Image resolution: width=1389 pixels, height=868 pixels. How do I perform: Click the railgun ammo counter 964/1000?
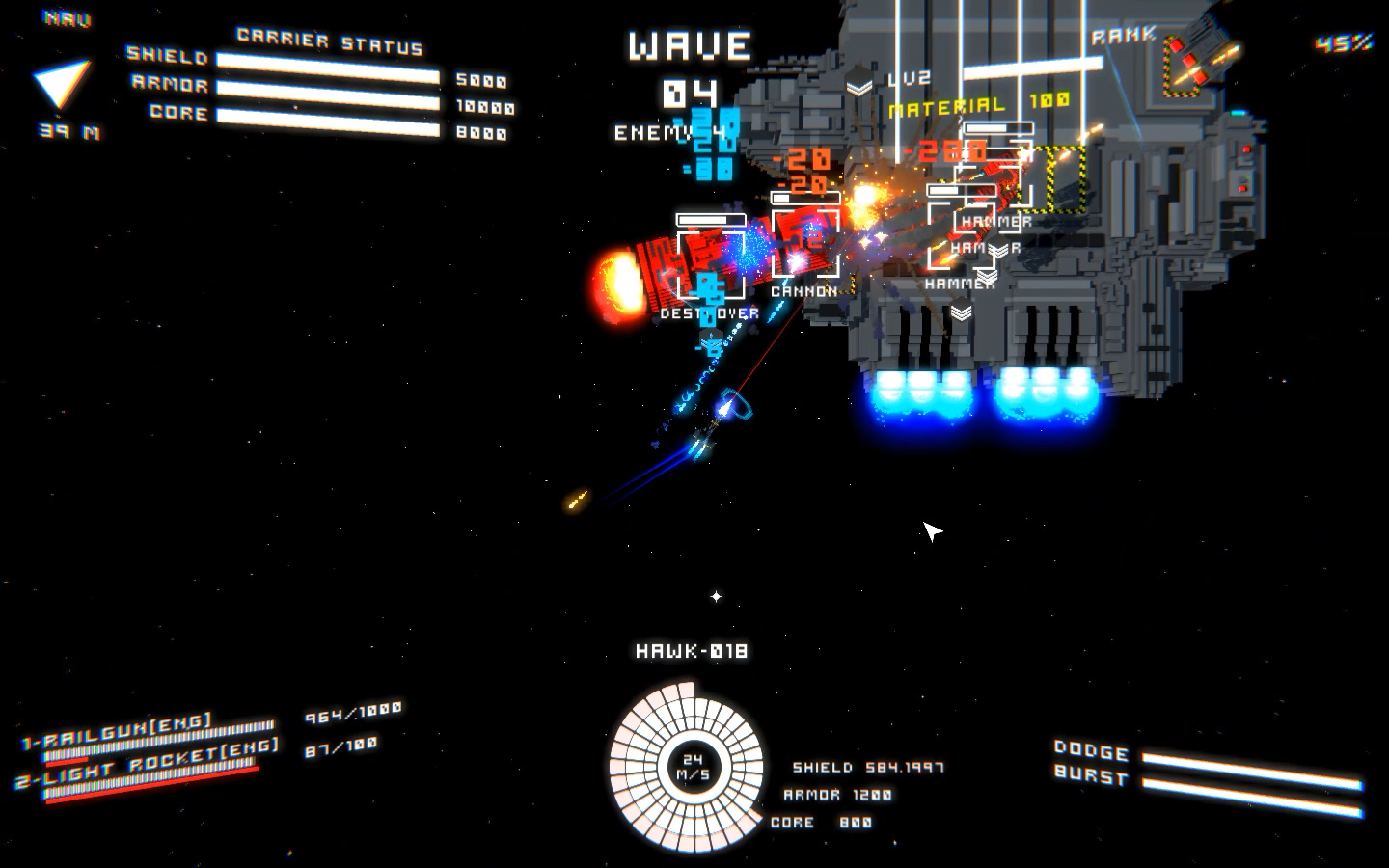tap(355, 716)
